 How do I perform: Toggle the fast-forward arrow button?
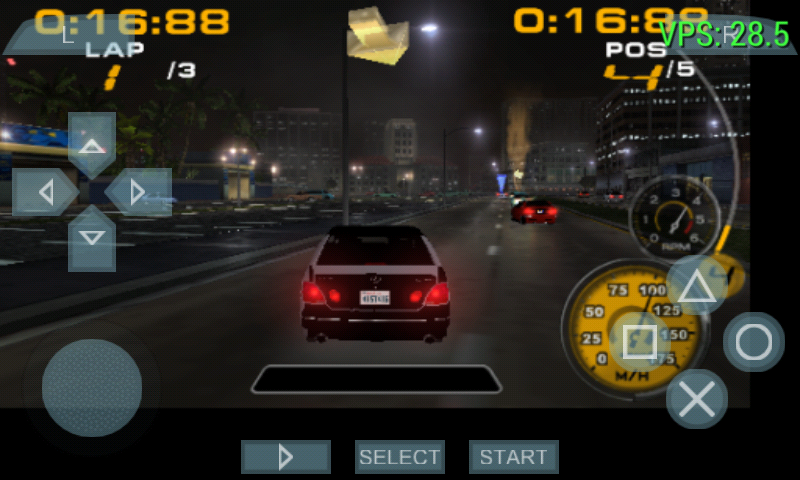pos(286,457)
